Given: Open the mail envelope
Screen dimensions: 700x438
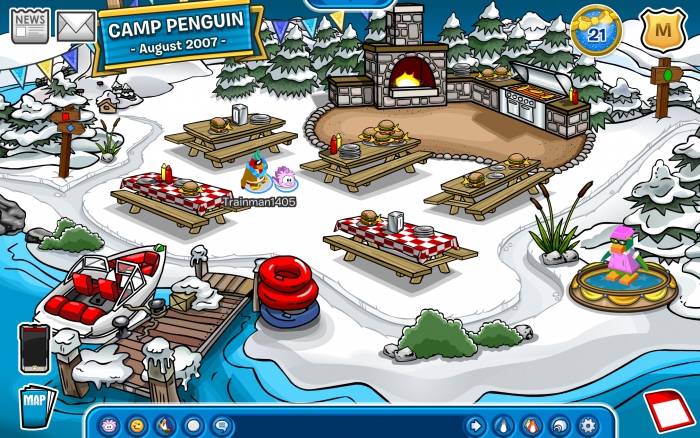Looking at the screenshot, I should tap(75, 26).
